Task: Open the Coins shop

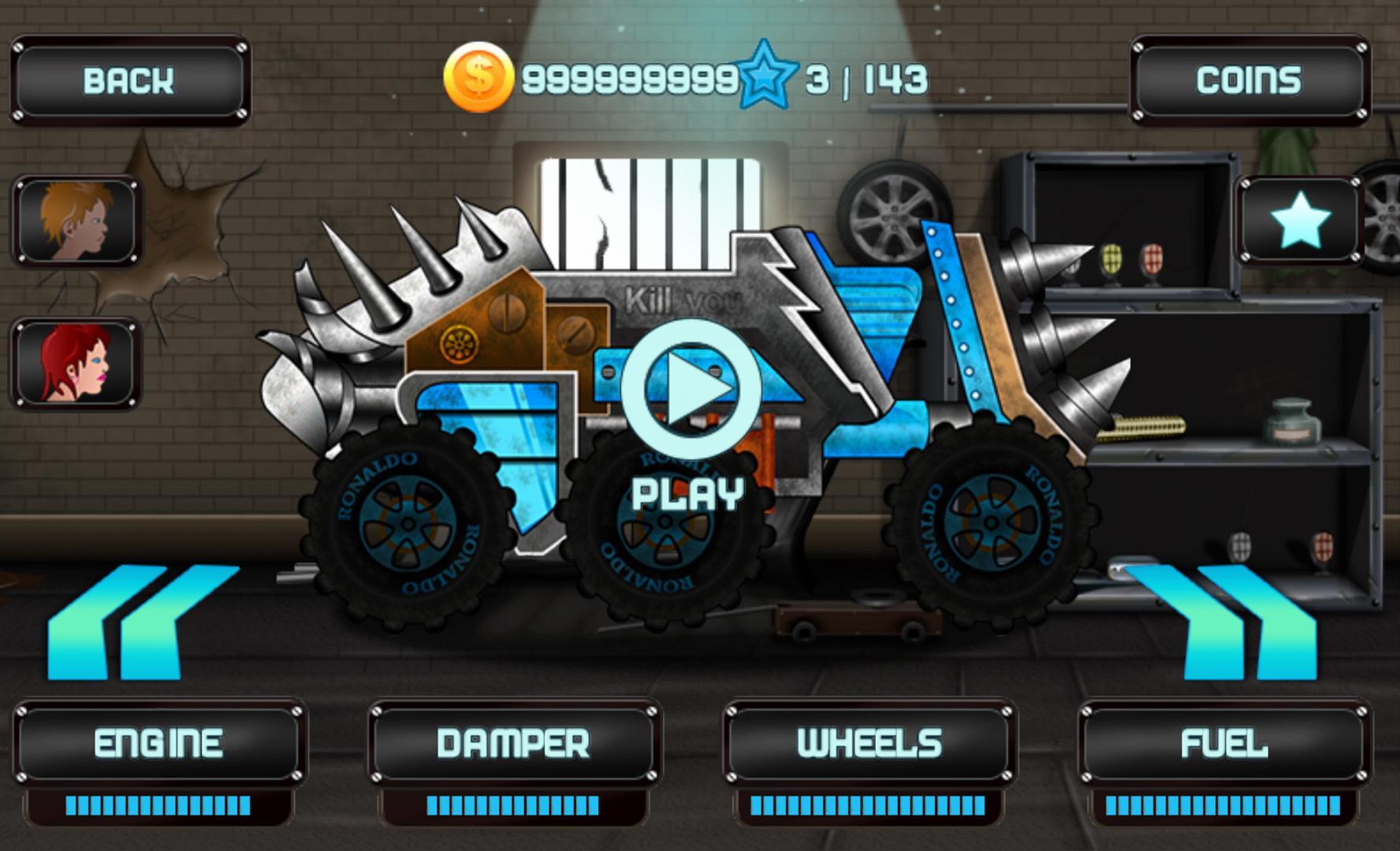Action: (x=1248, y=79)
